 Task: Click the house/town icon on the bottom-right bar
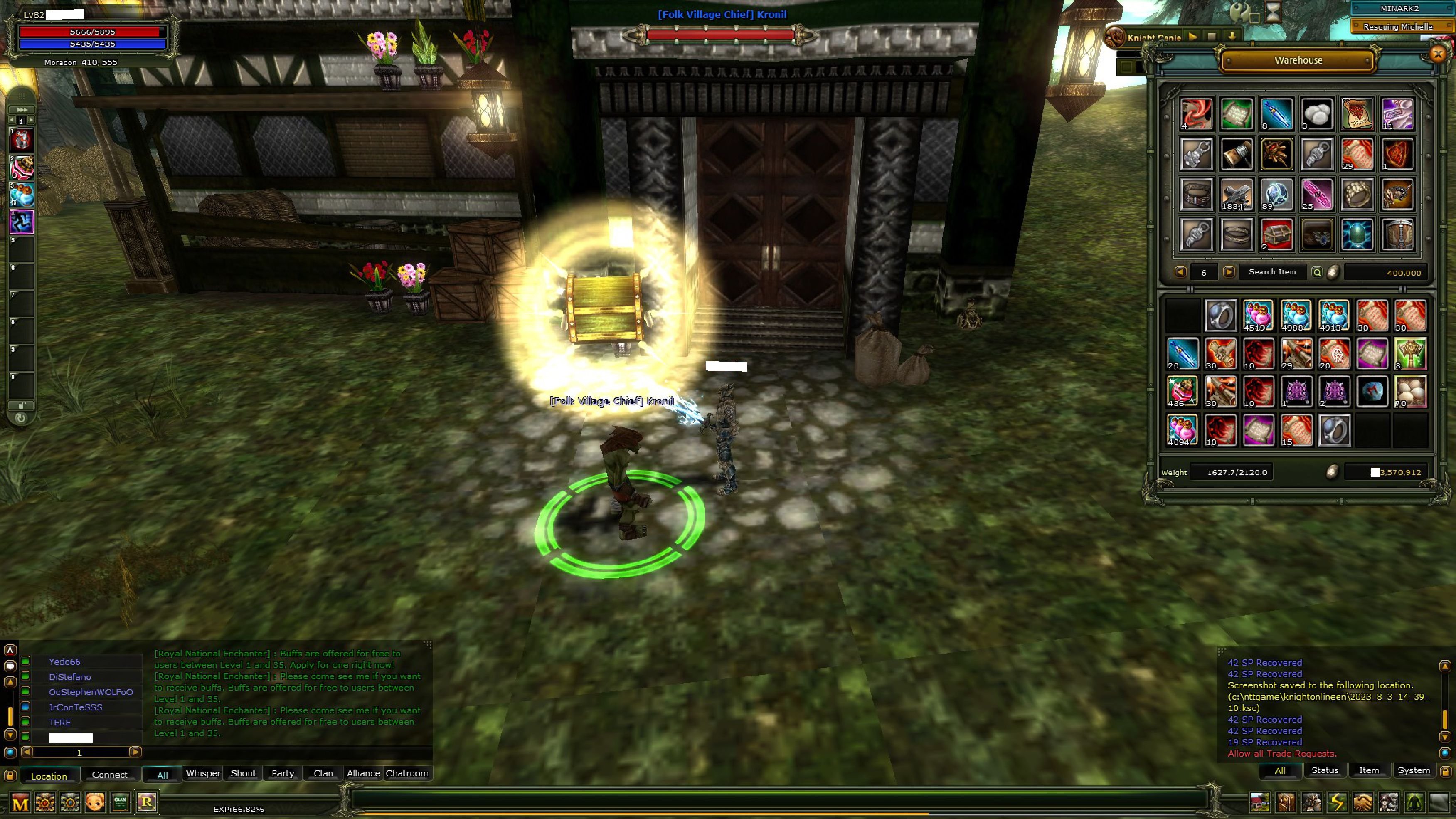(x=1260, y=803)
